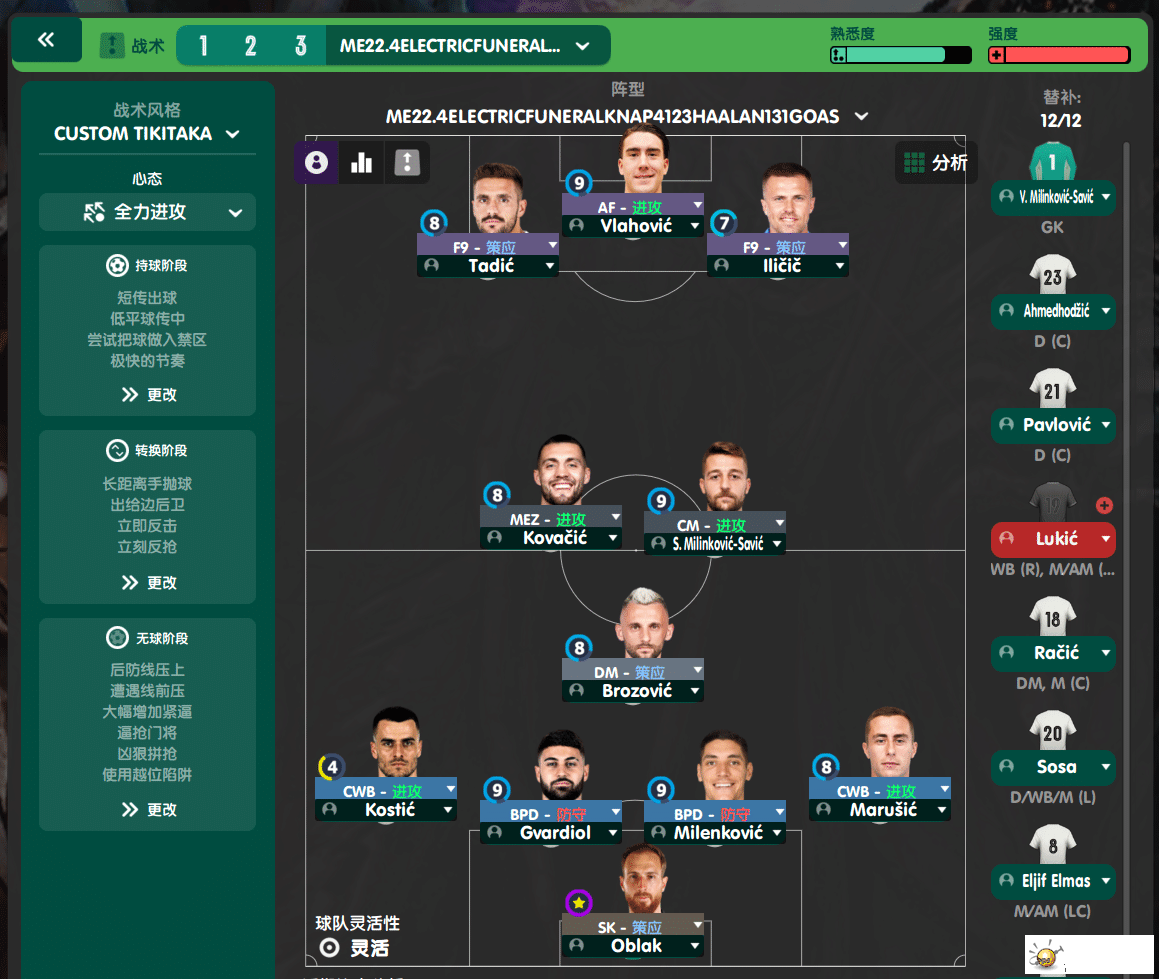
Task: Pick substitute Pavlović from the bench
Action: (x=1053, y=425)
